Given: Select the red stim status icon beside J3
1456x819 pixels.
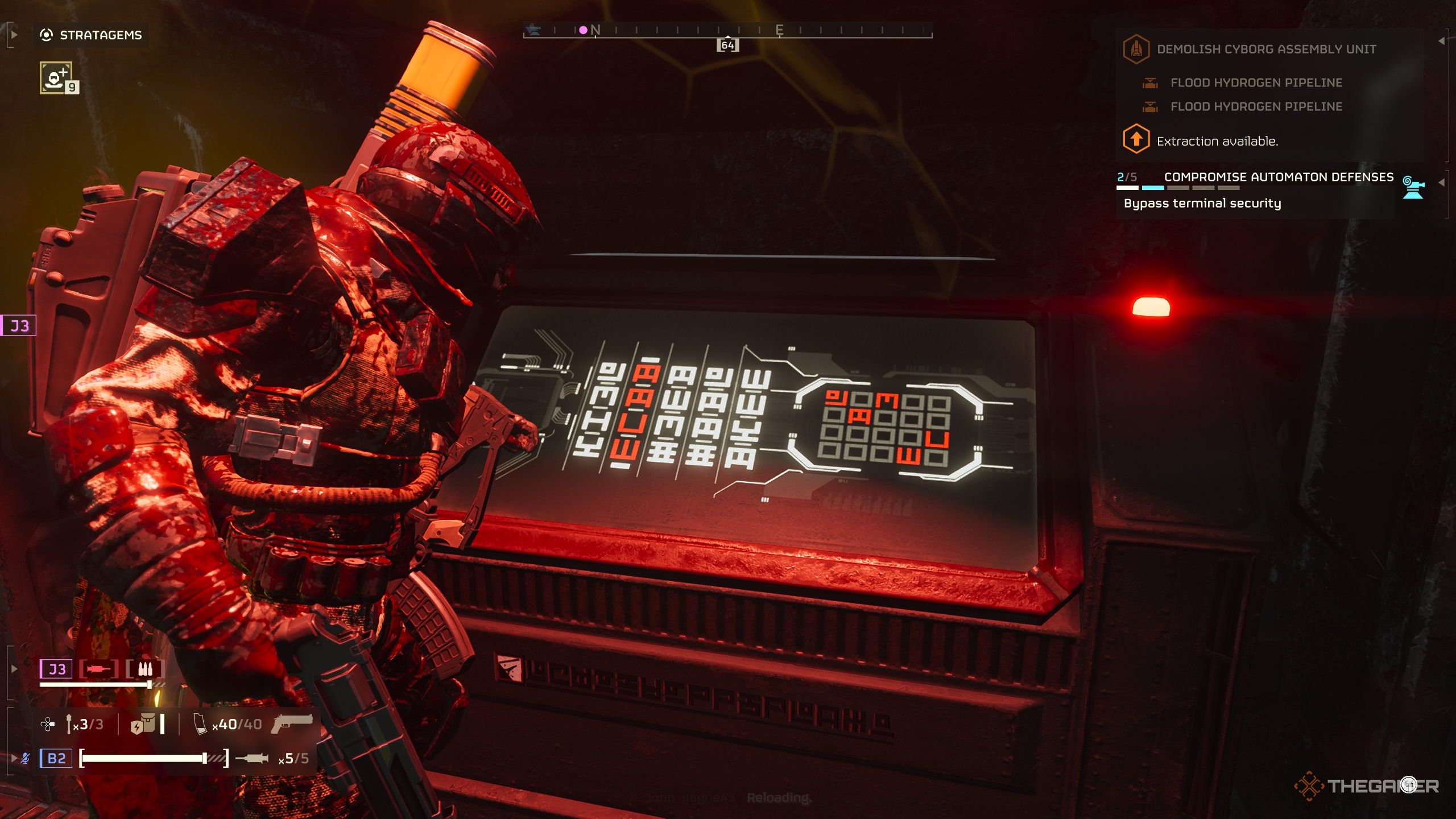Looking at the screenshot, I should [98, 669].
